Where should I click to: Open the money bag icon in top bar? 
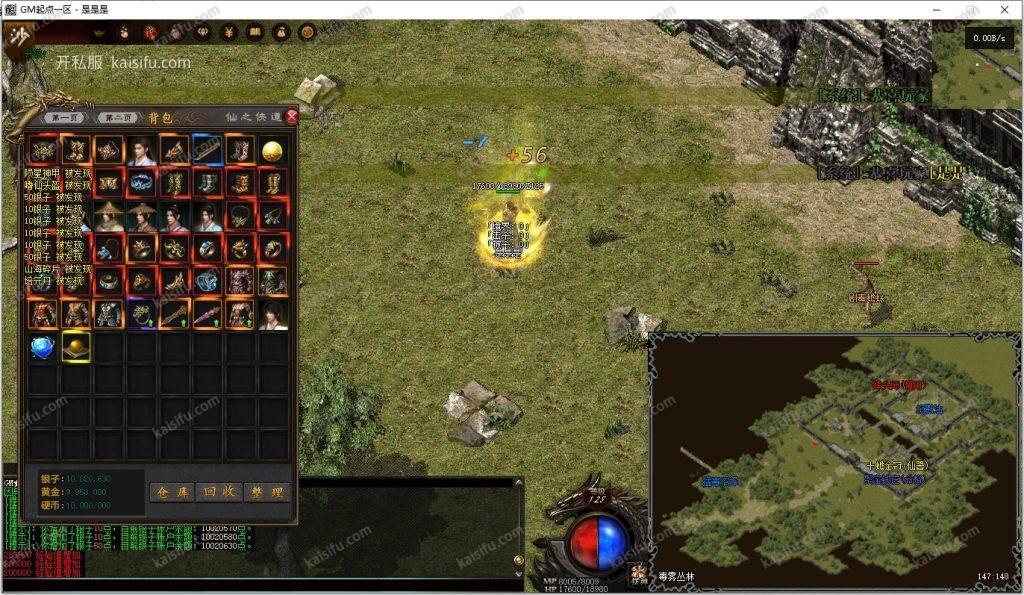(x=281, y=33)
